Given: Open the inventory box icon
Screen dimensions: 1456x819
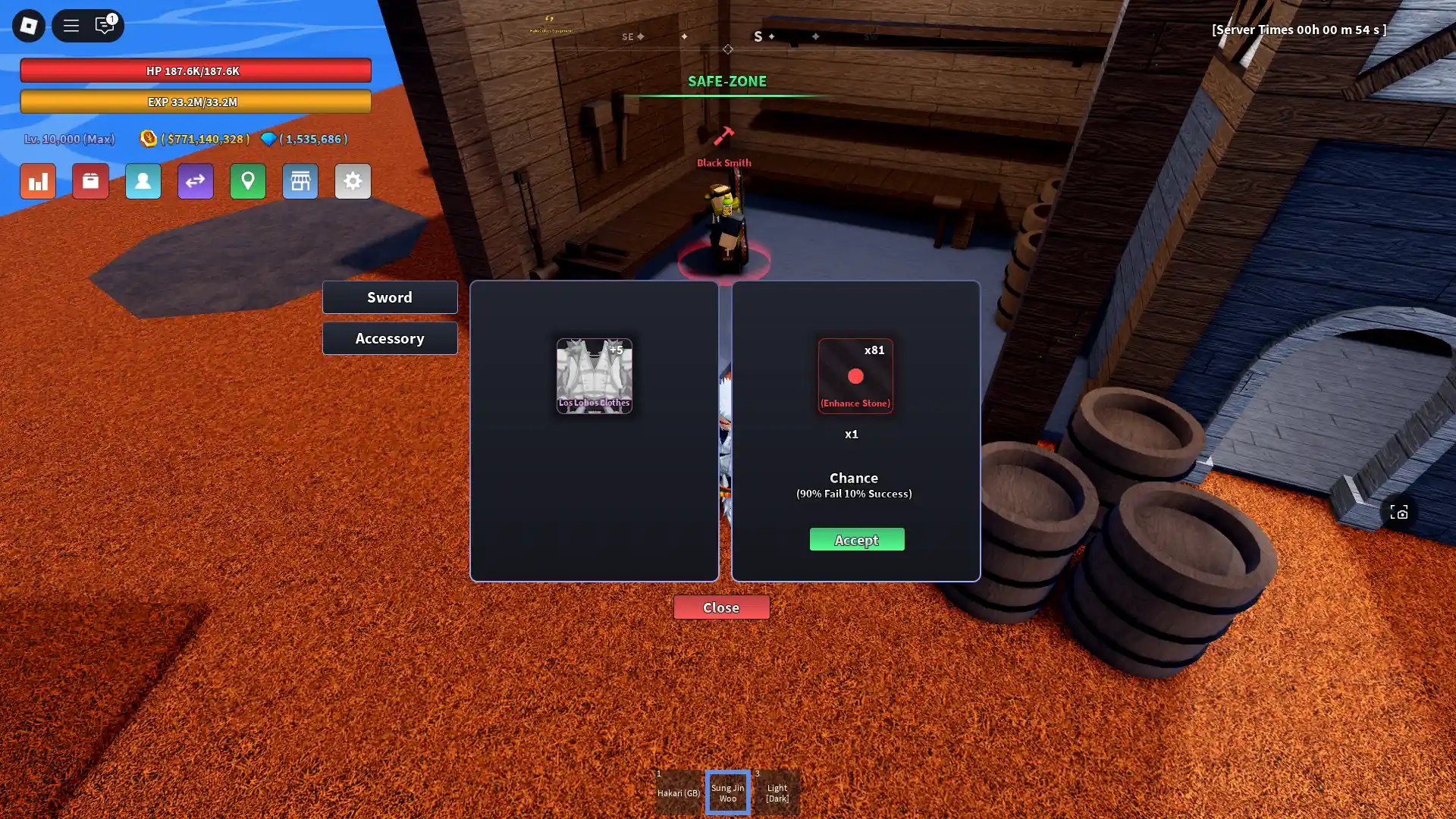Looking at the screenshot, I should 90,181.
